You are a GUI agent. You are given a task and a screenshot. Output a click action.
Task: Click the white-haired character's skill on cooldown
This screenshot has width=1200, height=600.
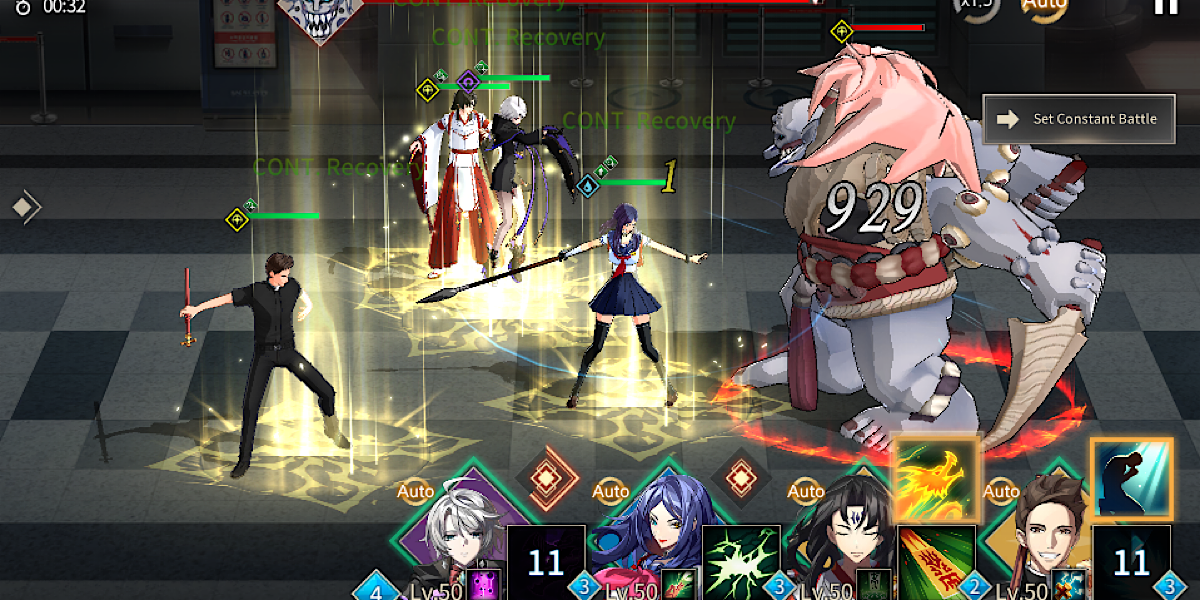546,562
